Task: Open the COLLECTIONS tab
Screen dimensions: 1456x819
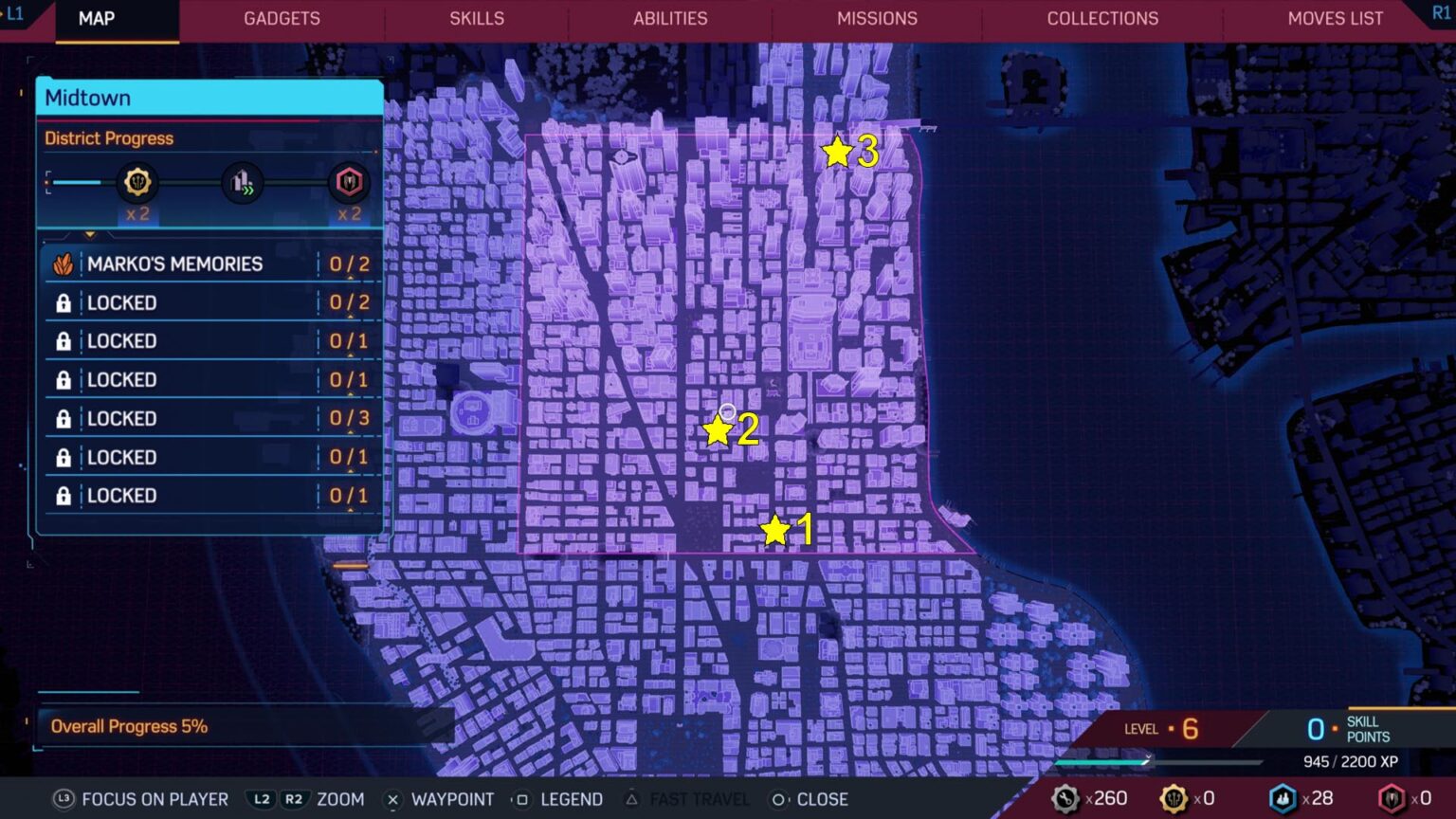Action: tap(1102, 18)
